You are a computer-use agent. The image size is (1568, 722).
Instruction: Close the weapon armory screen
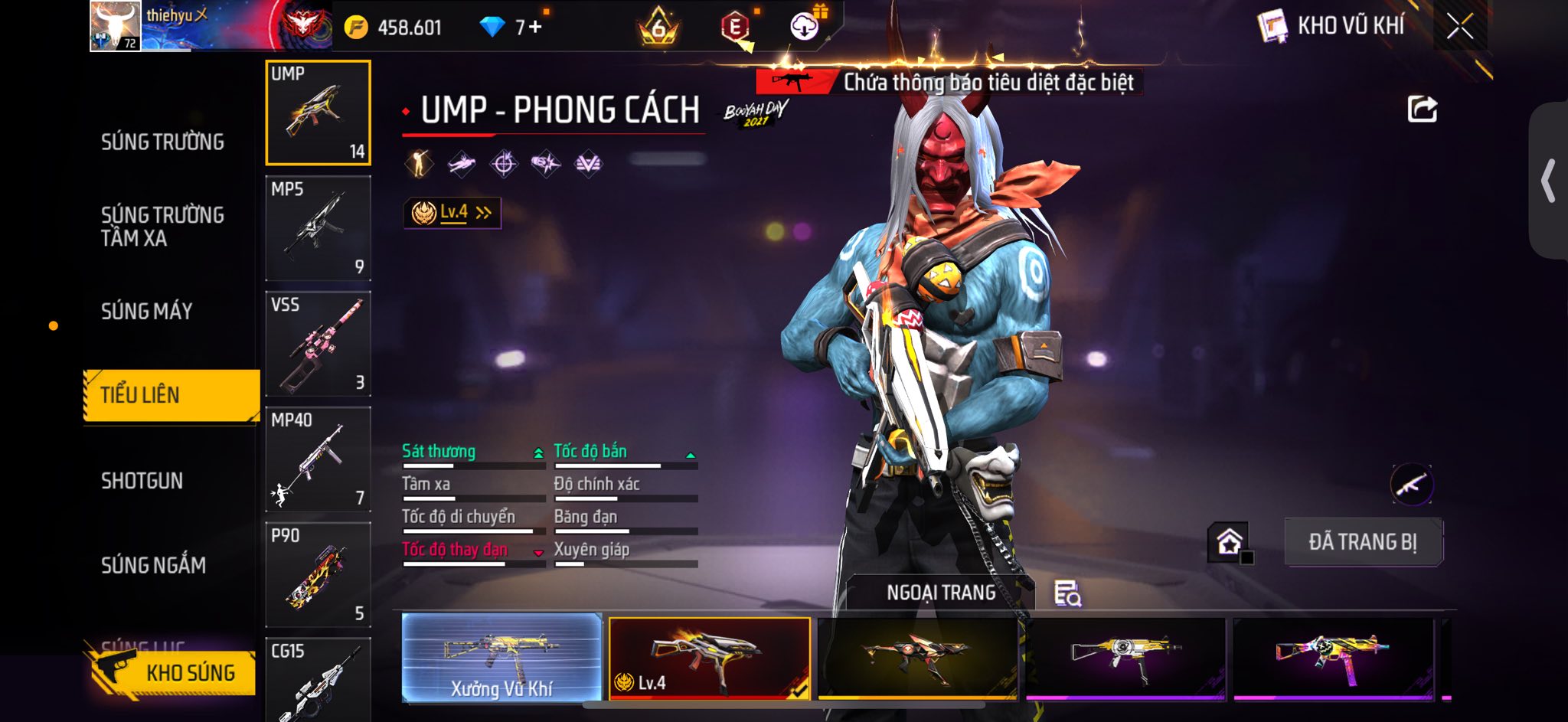tap(1459, 27)
